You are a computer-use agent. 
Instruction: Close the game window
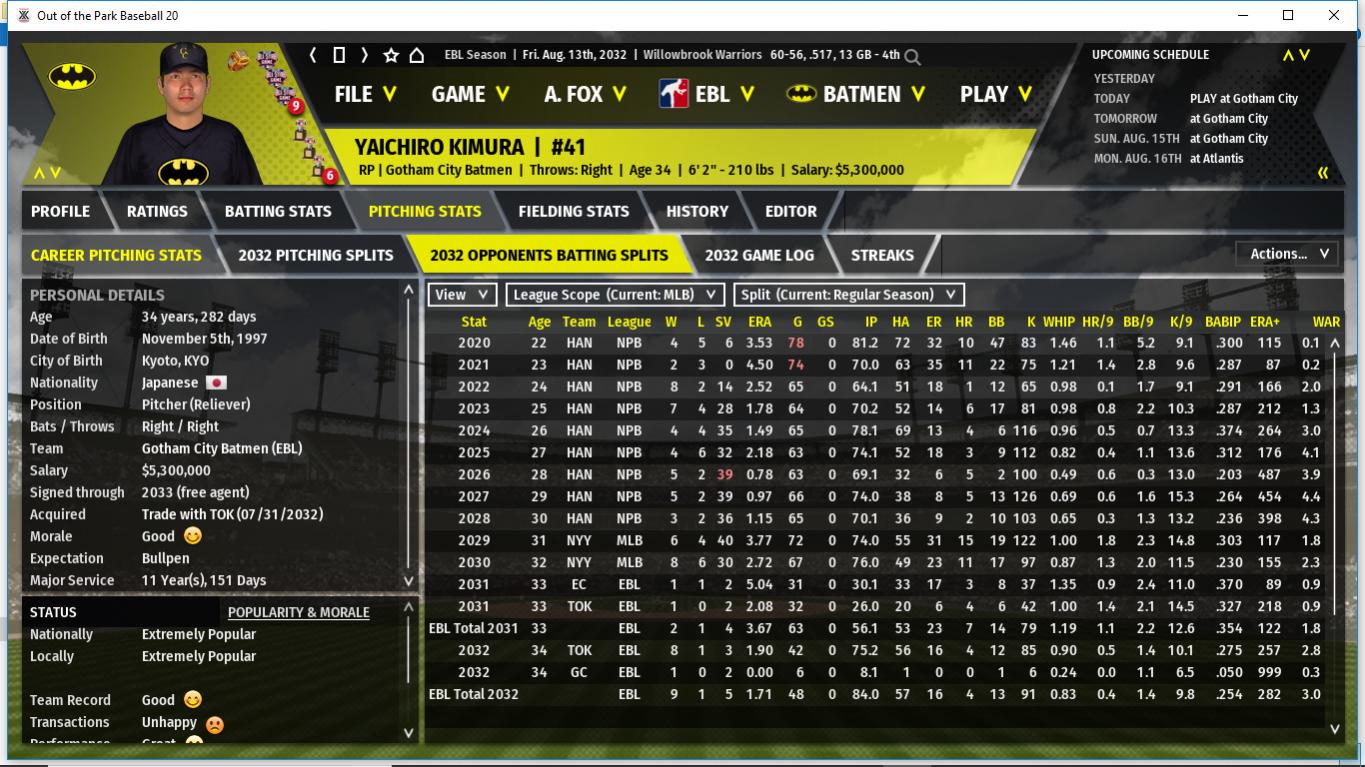(1333, 15)
